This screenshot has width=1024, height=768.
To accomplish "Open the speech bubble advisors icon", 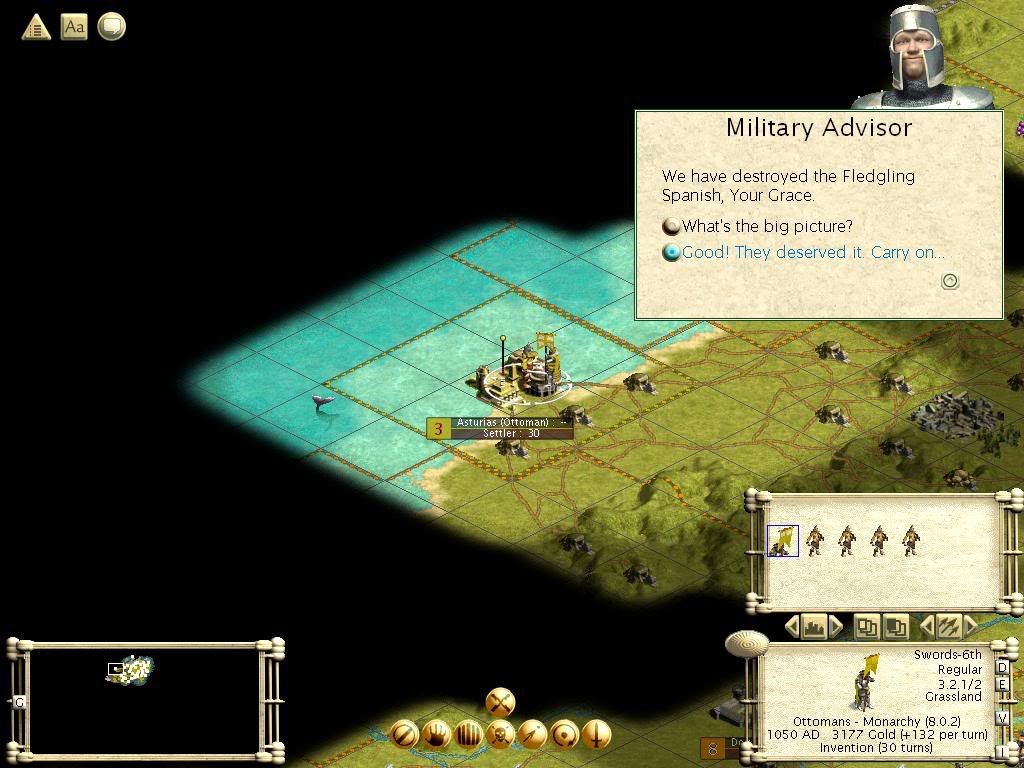I will (111, 26).
